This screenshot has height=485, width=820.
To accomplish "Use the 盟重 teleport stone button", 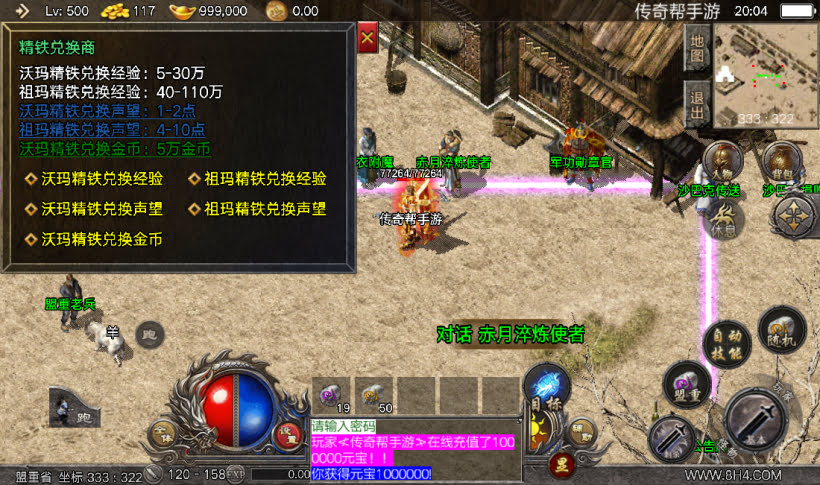I will coord(686,385).
